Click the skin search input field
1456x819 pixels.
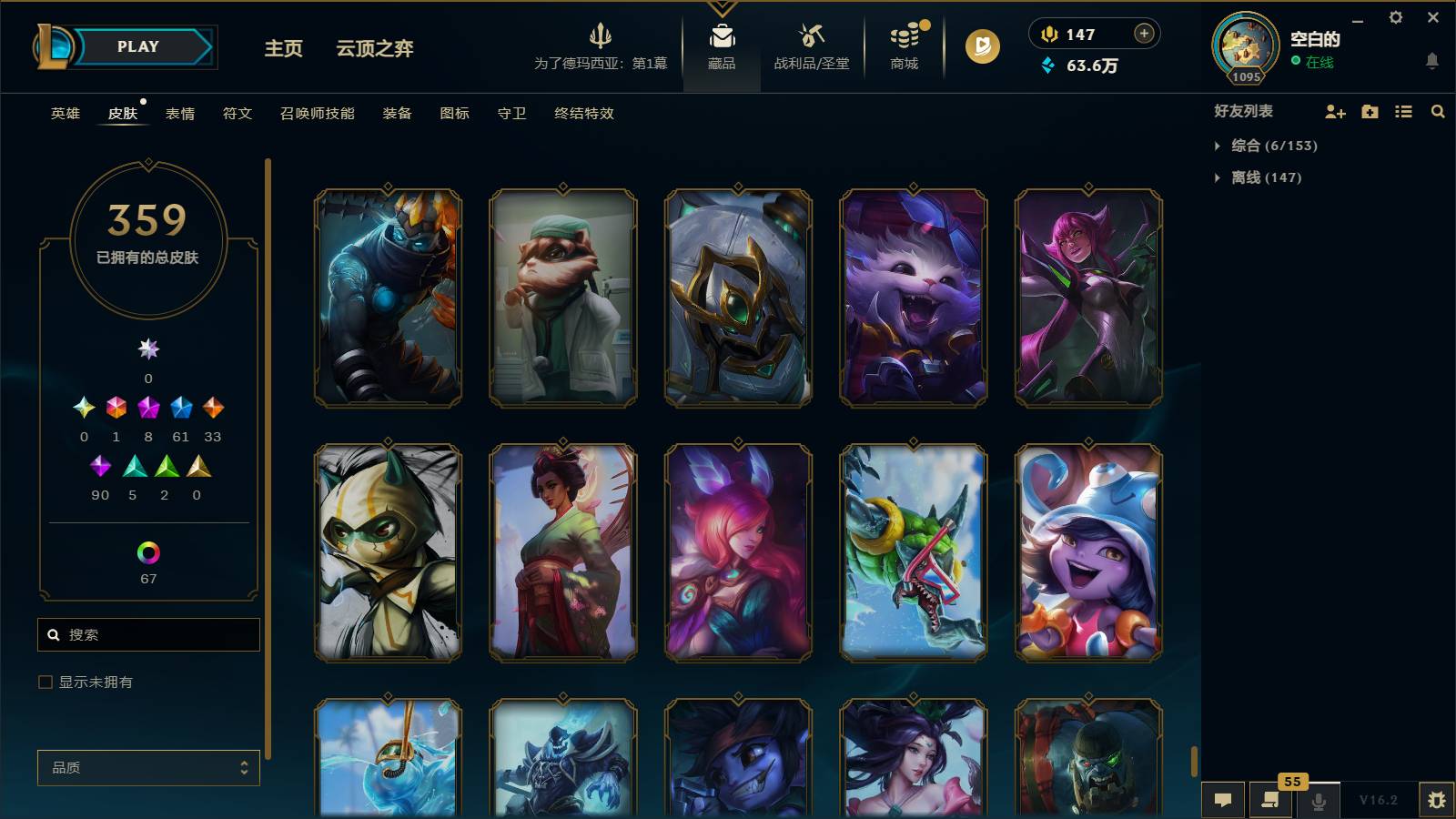click(148, 634)
